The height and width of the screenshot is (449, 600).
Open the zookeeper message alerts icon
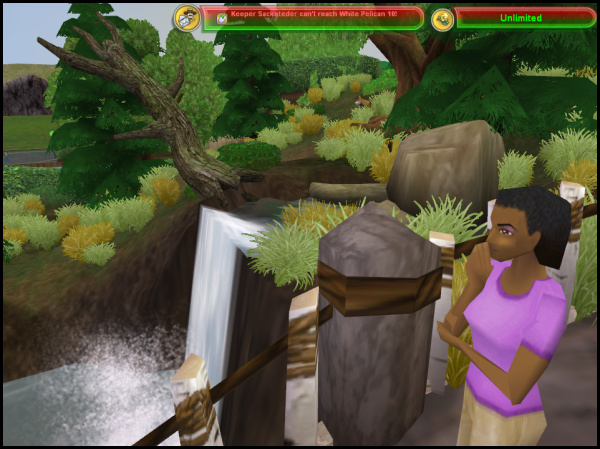[186, 18]
